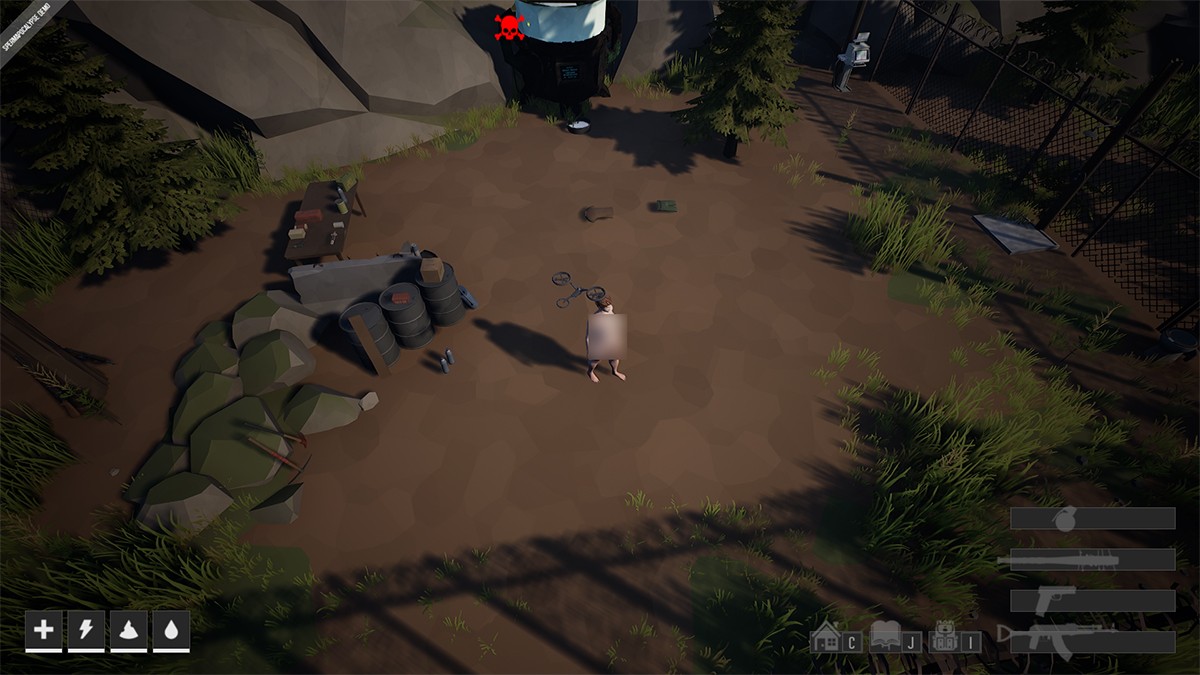Equip the barbed-wire bat melee slot
The width and height of the screenshot is (1200, 675).
(1092, 560)
